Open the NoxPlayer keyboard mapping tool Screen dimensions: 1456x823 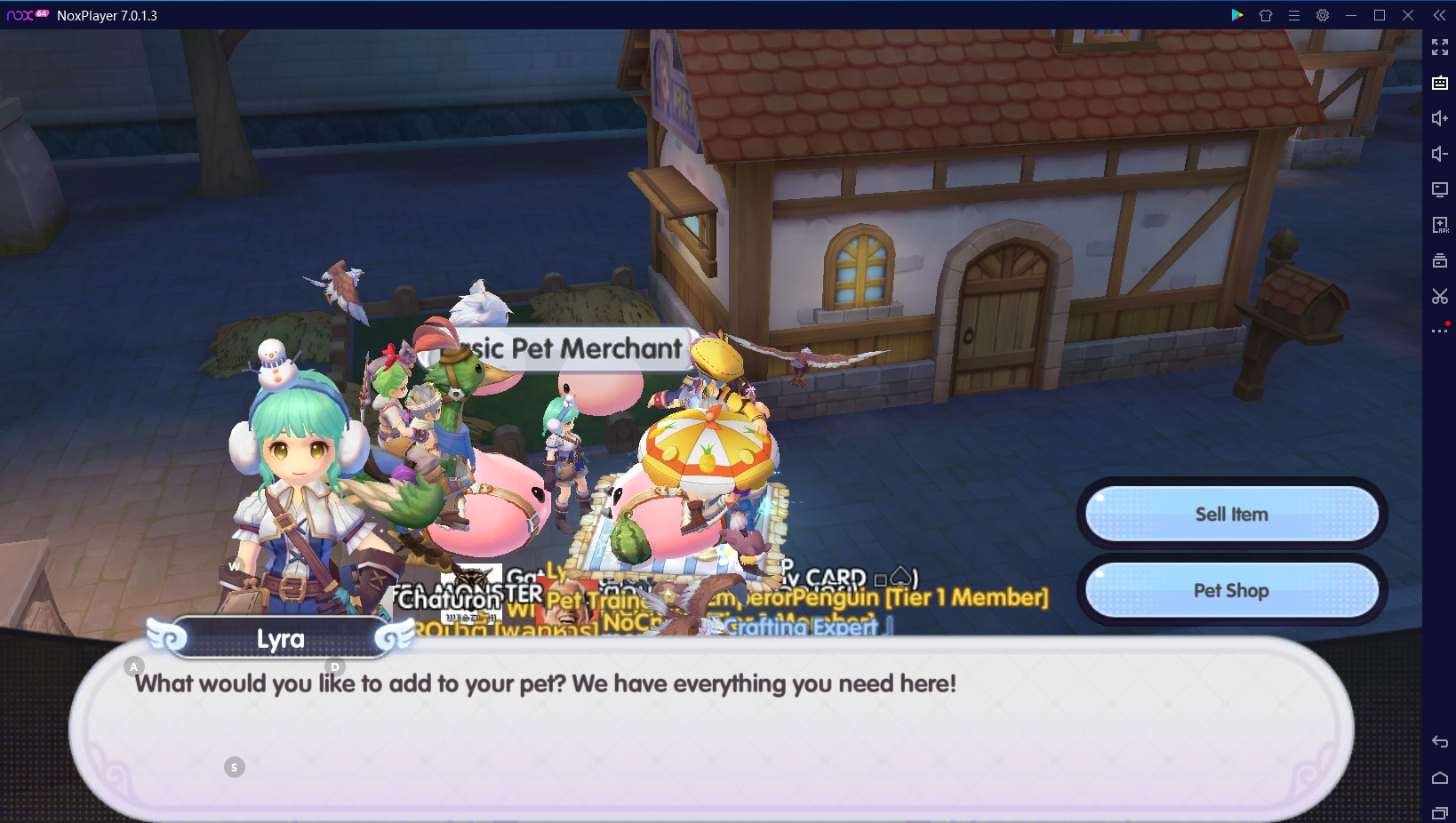tap(1440, 83)
